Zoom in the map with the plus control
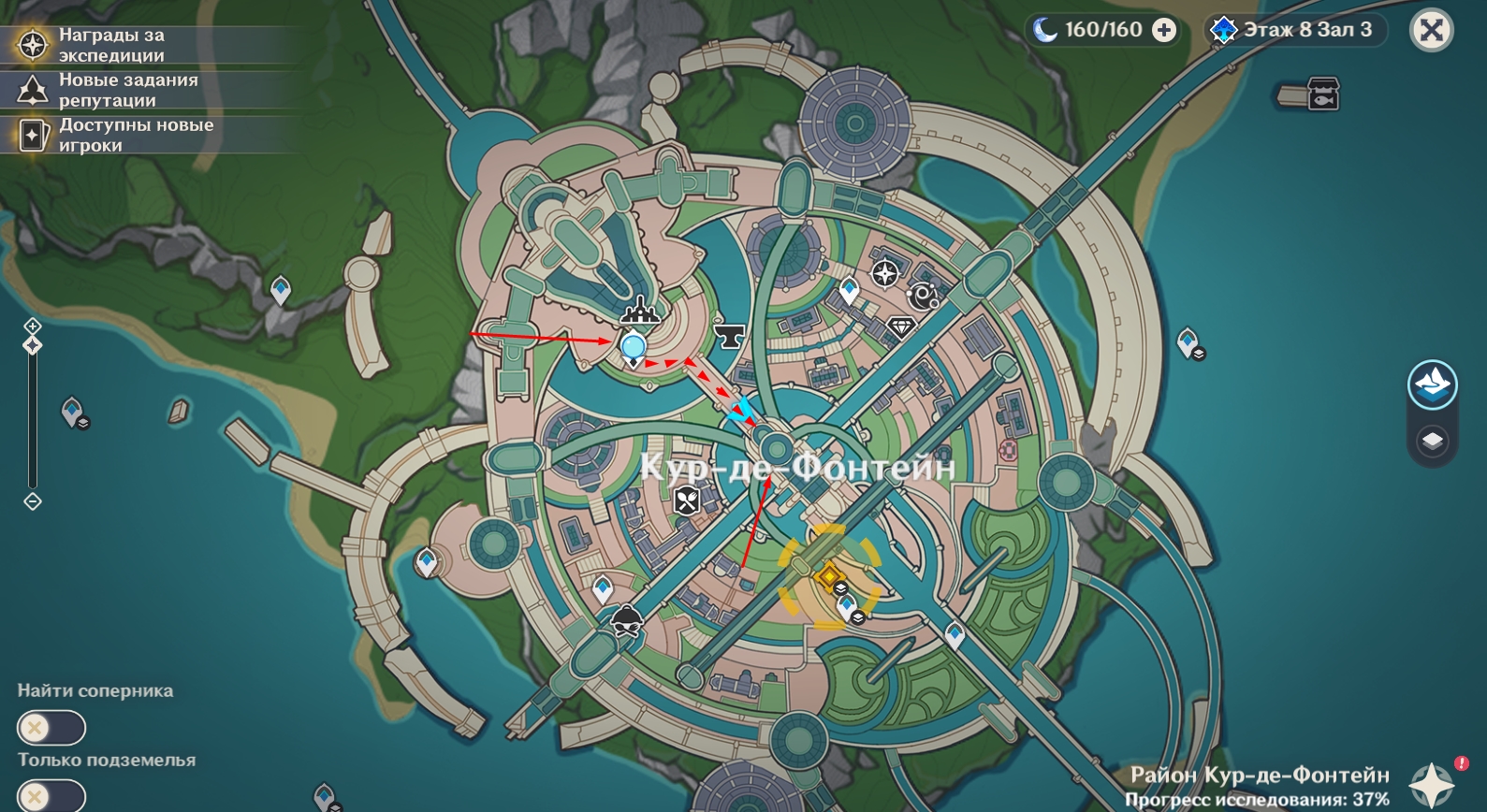Image resolution: width=1487 pixels, height=812 pixels. (33, 326)
